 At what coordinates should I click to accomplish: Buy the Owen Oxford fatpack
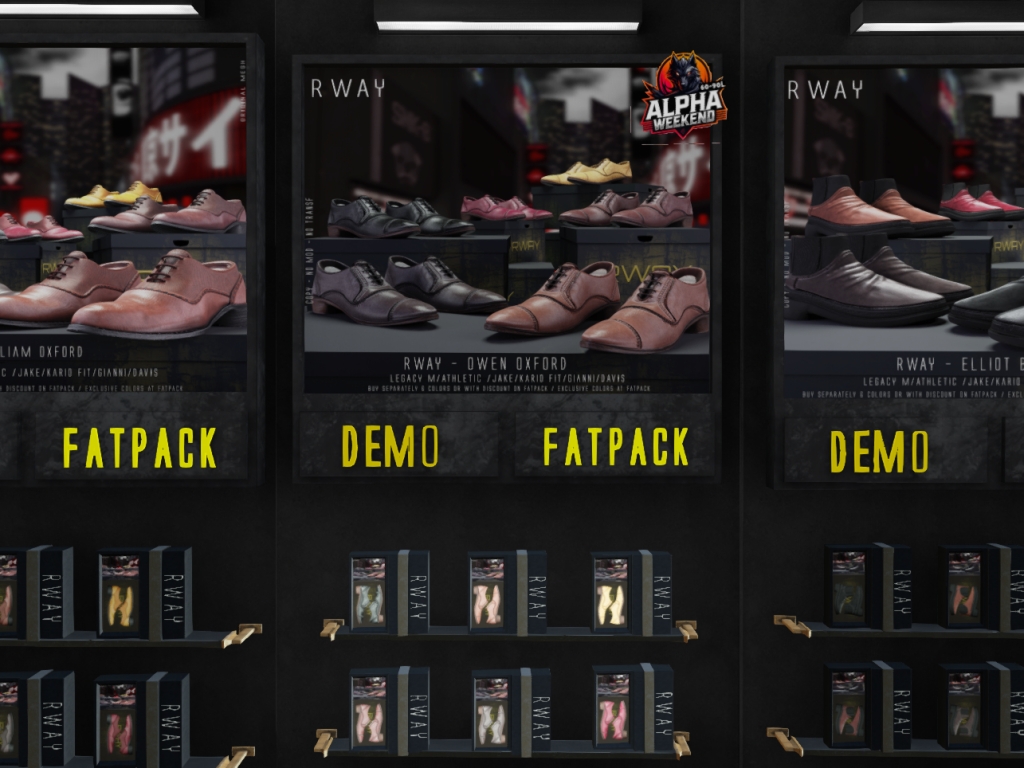(x=615, y=446)
